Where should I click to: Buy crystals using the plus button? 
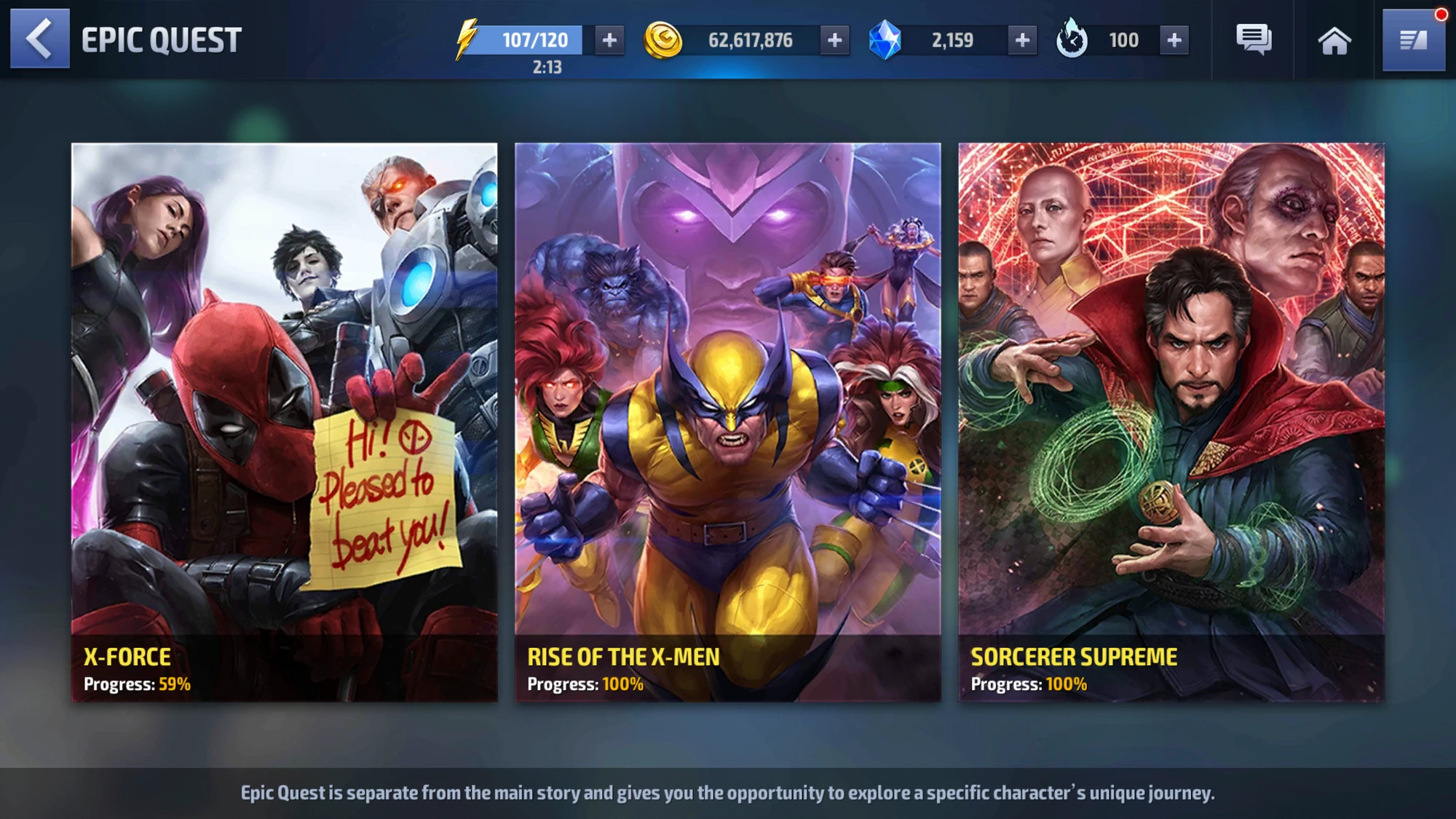tap(1023, 40)
